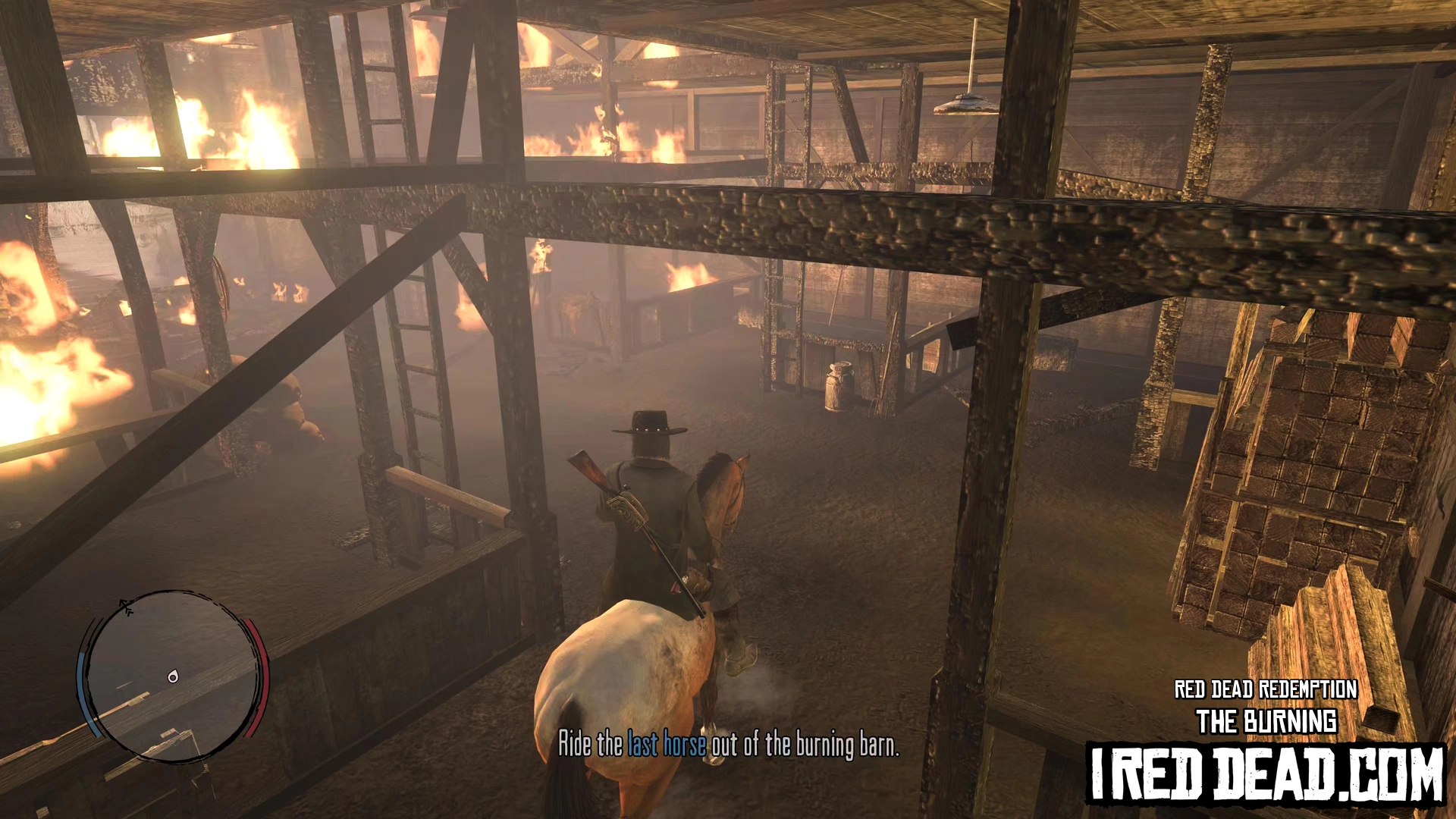Click the circular minimap

(174, 675)
